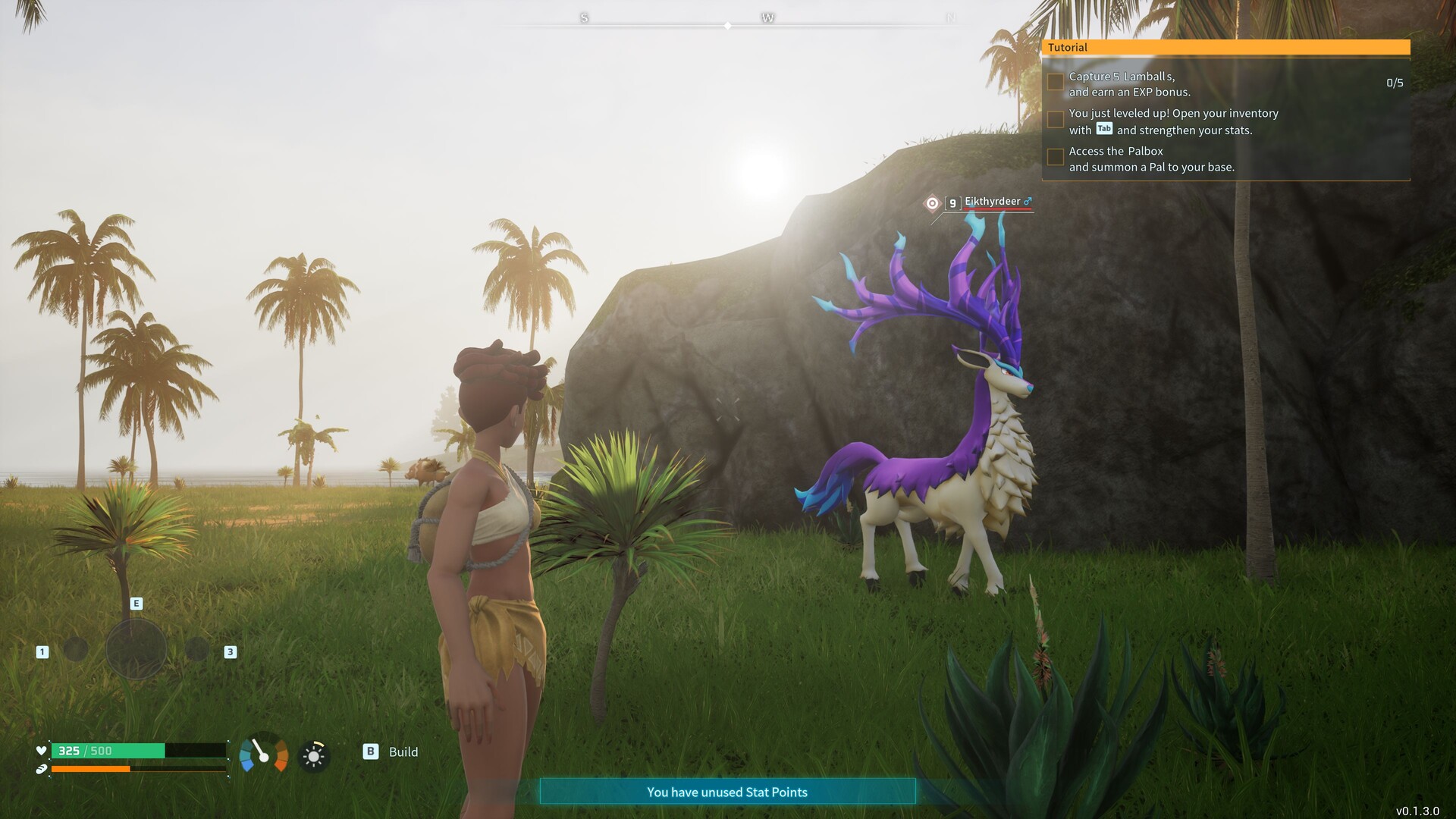Open the unused Stat Points notification

[x=727, y=792]
